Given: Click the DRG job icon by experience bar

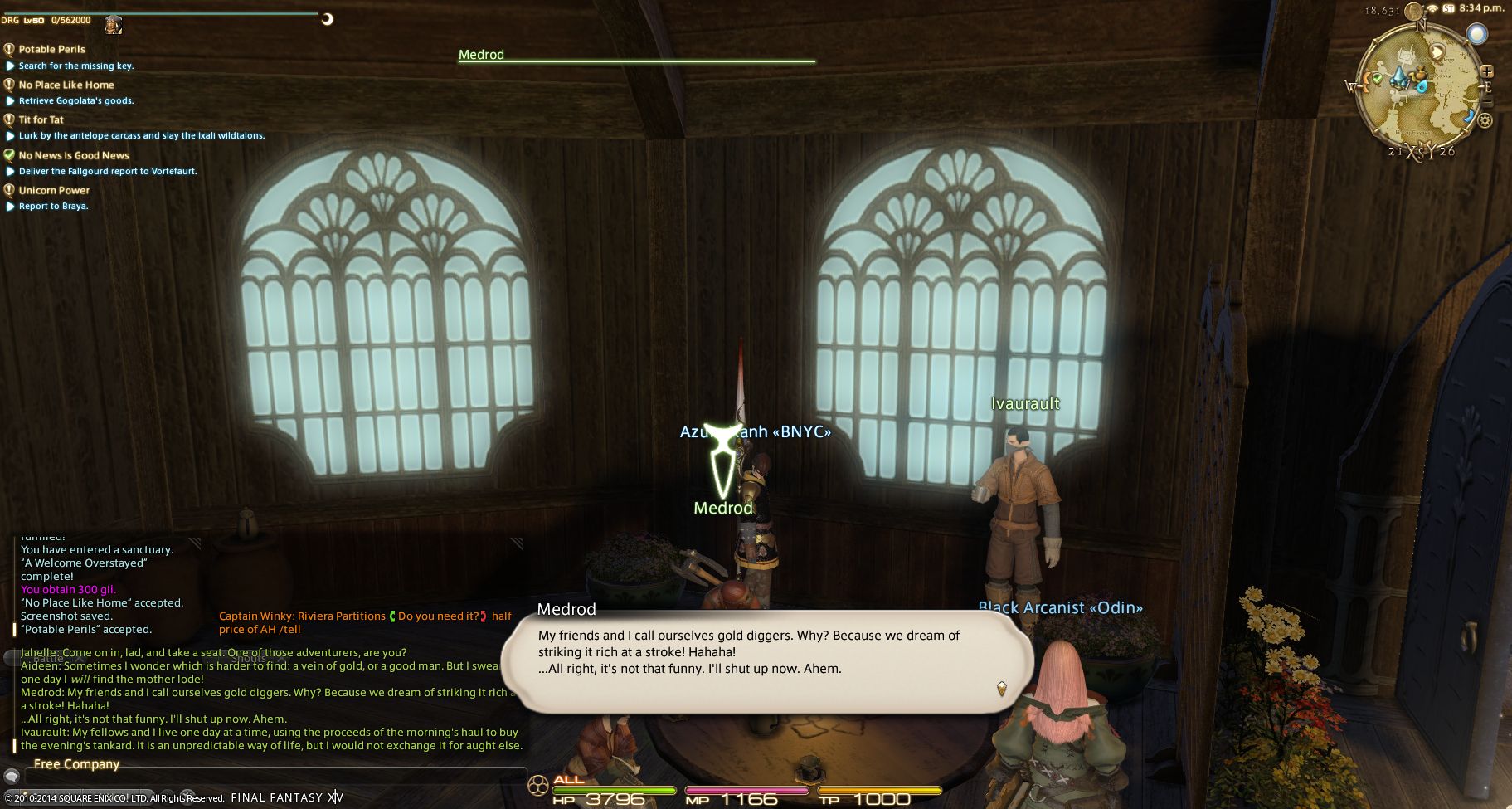Looking at the screenshot, I should pos(114,24).
